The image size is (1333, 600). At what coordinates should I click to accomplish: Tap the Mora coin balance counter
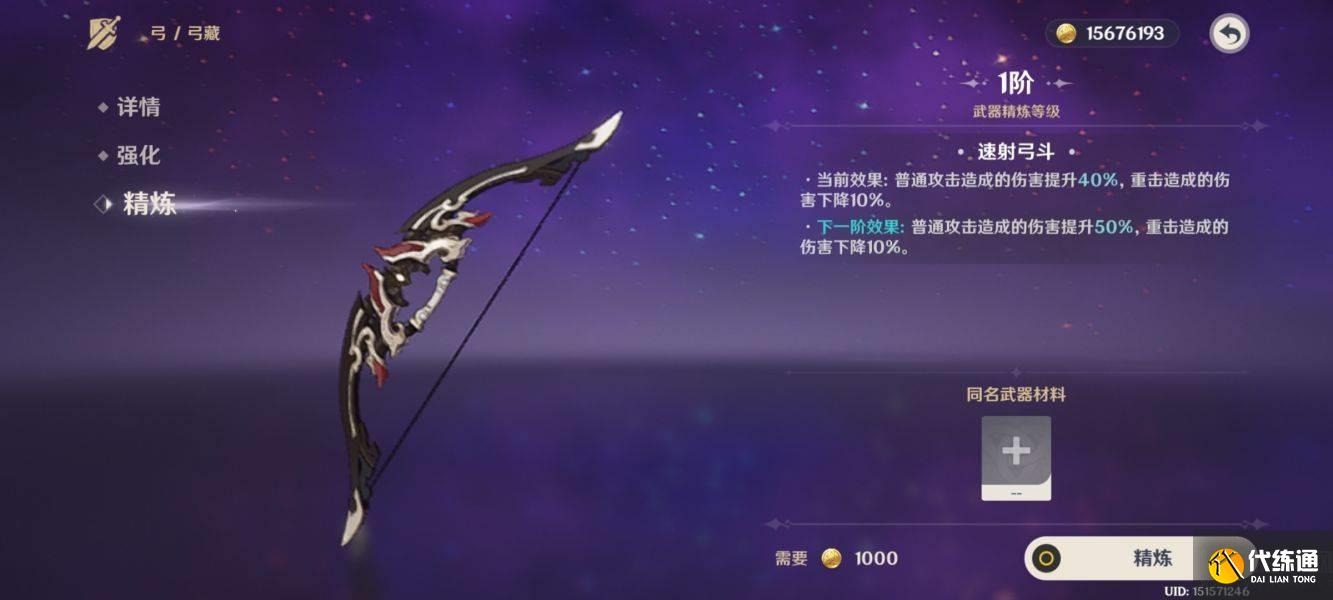point(1111,34)
